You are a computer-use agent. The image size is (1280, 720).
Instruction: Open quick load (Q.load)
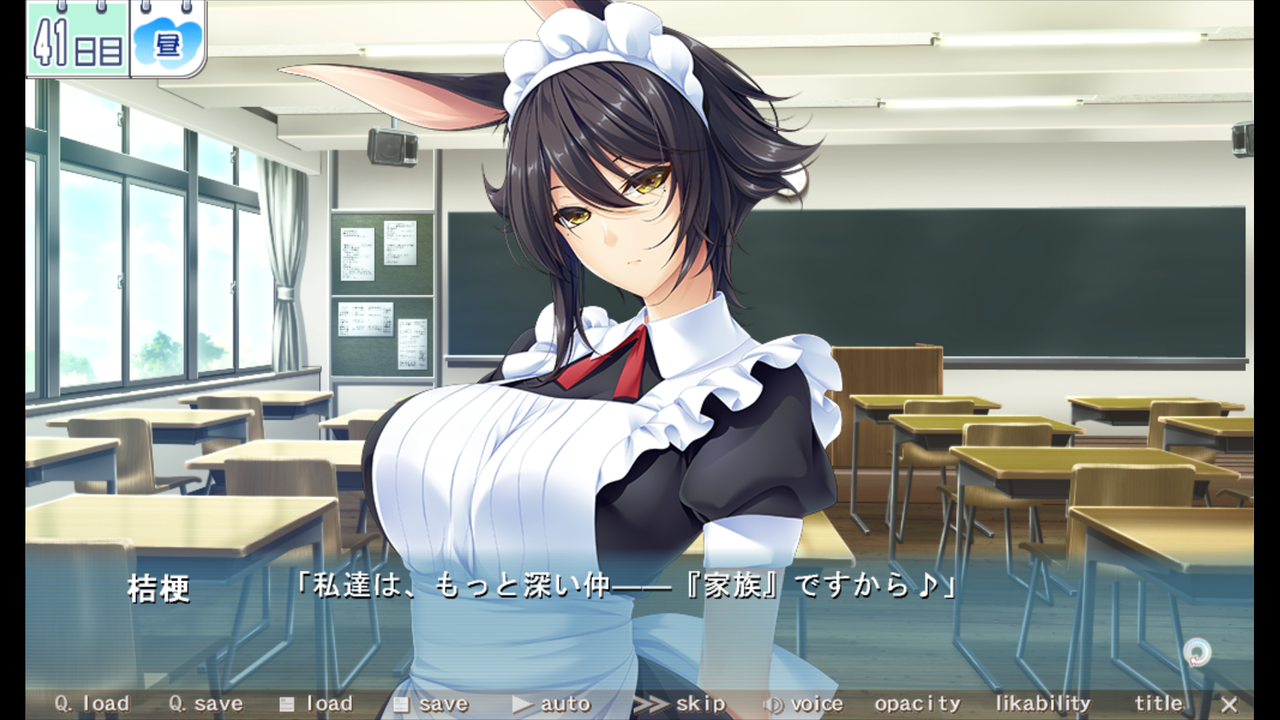pyautogui.click(x=92, y=704)
